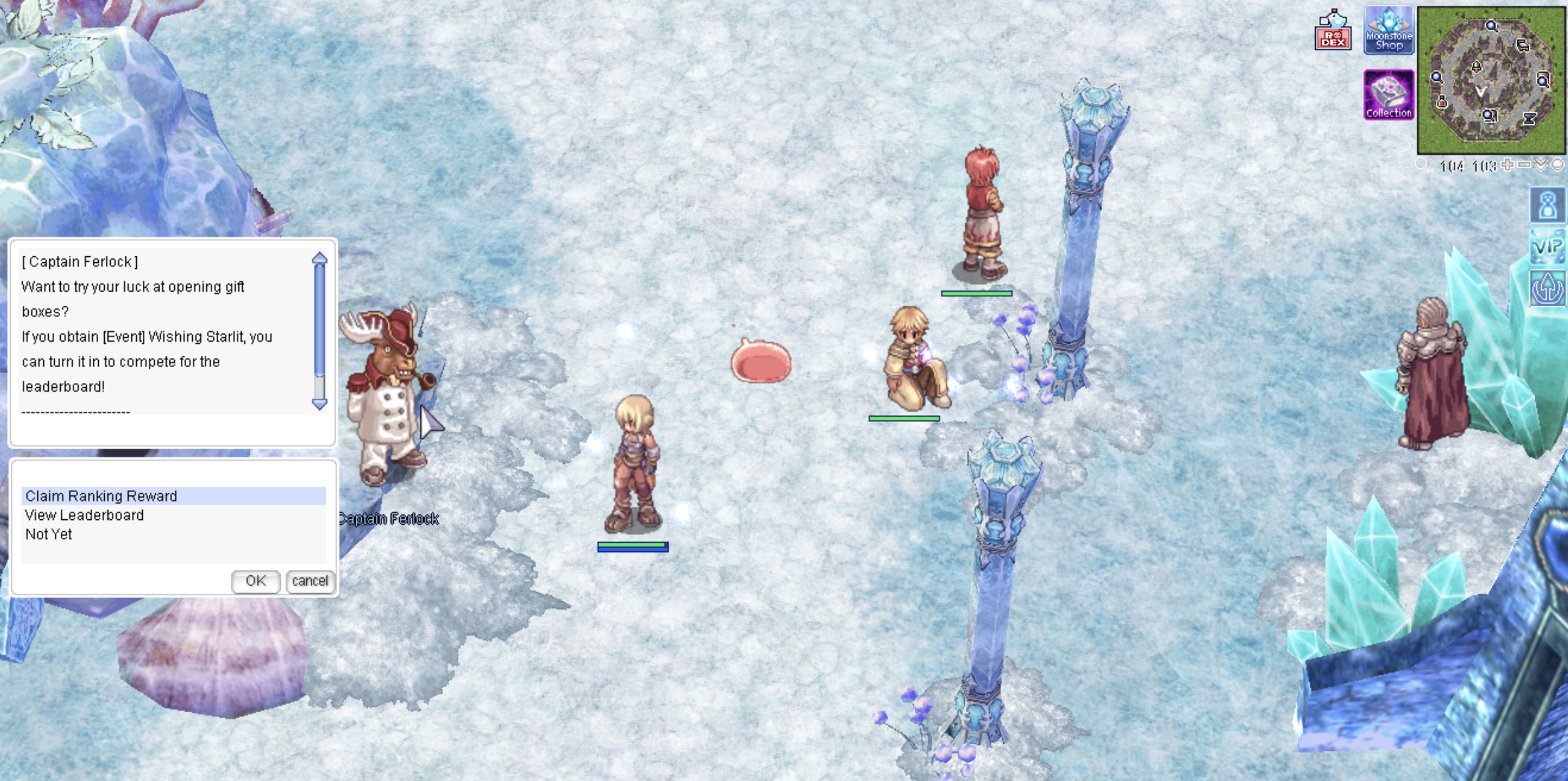
Task: Click the dialogue scrollbar's up arrow
Action: pos(320,258)
